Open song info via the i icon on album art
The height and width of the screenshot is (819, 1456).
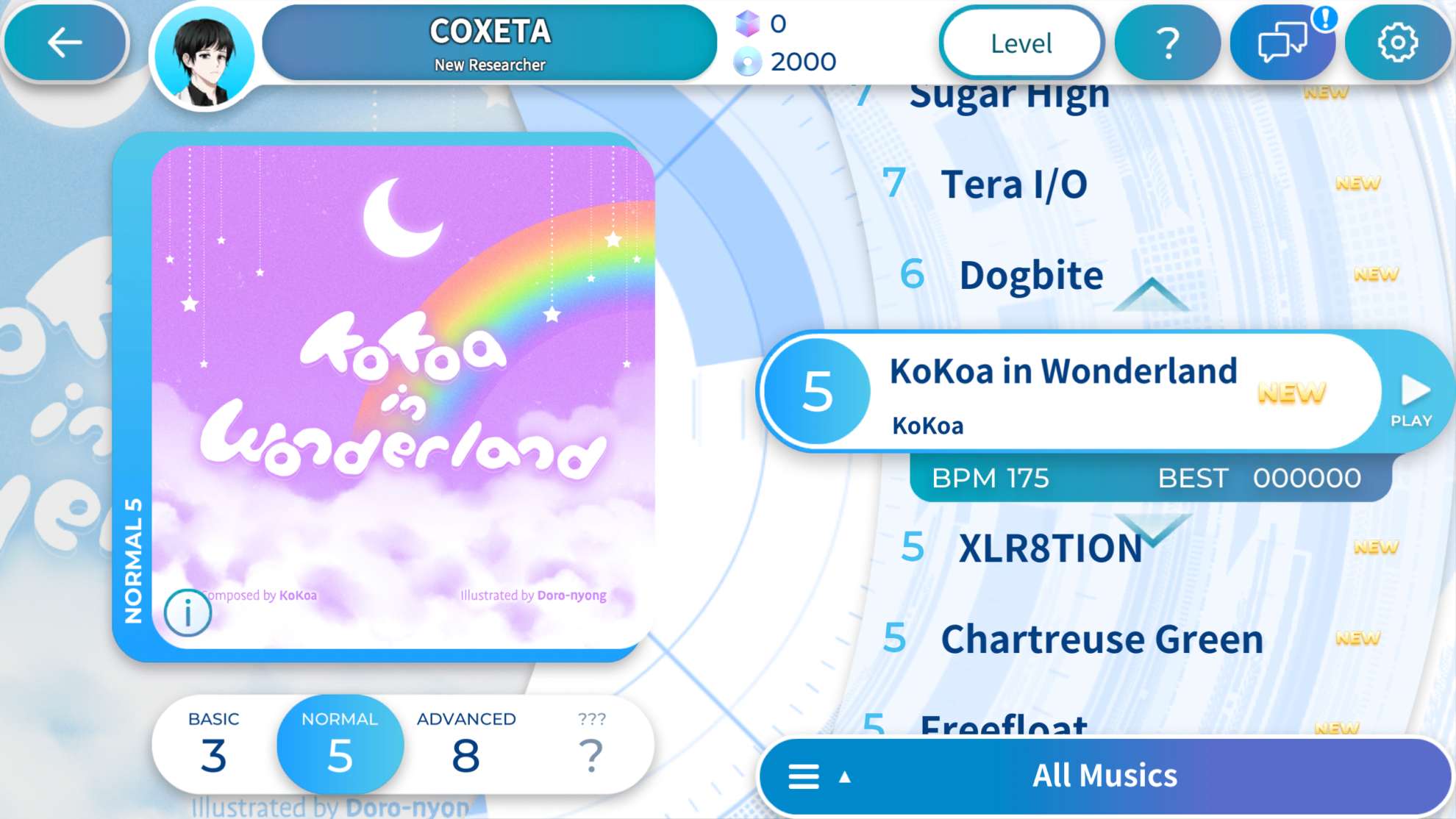(188, 612)
